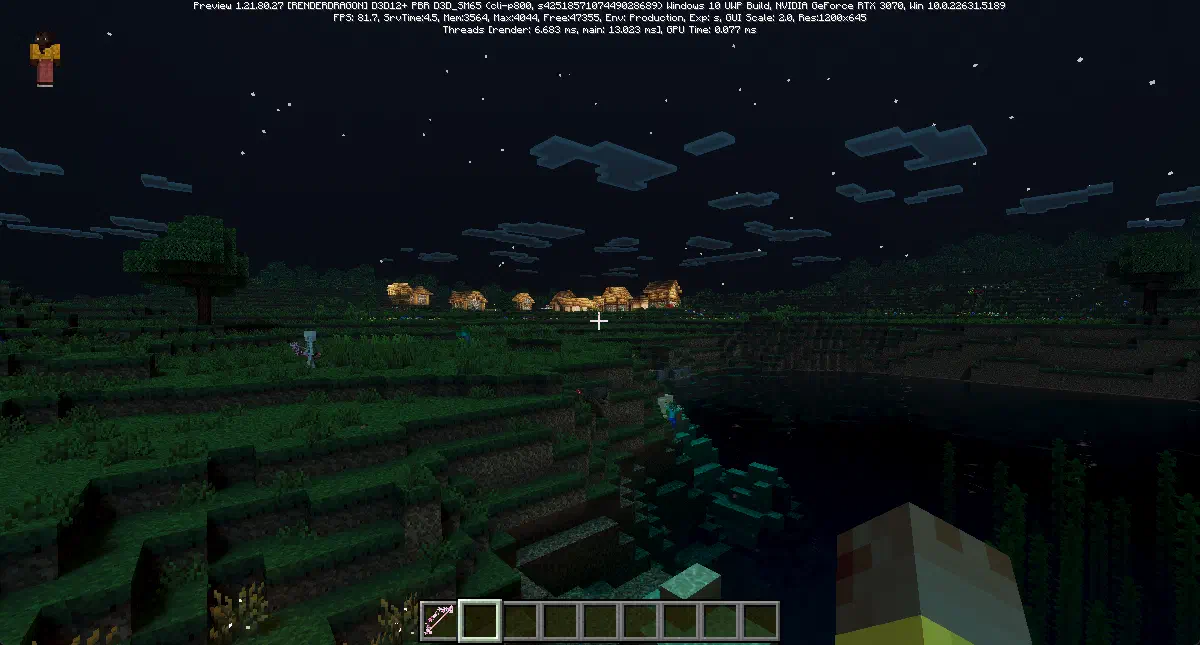Select the enchanted bow hotbar slot
This screenshot has width=1200, height=645.
pyautogui.click(x=438, y=620)
